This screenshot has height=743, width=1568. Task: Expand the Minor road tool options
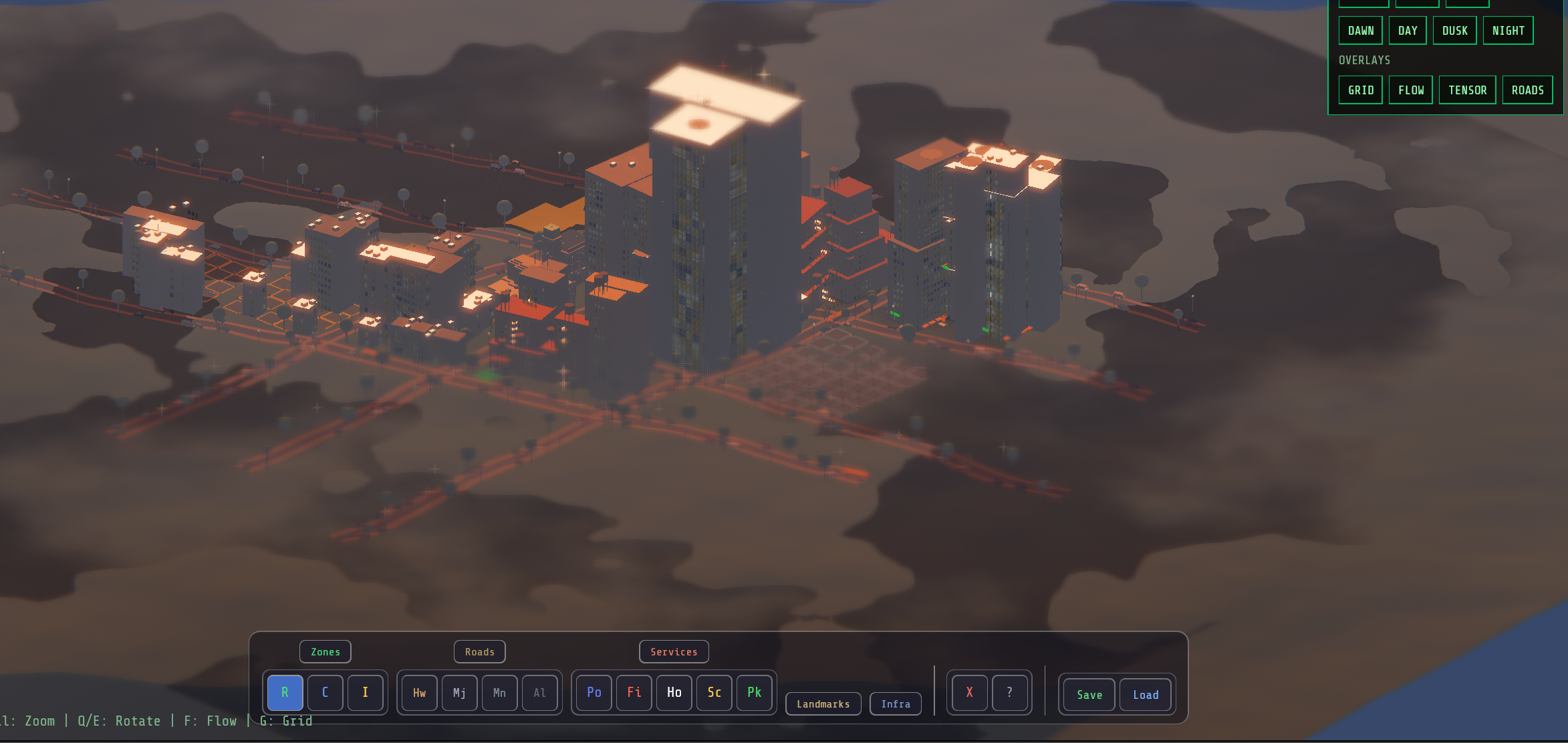click(x=499, y=693)
